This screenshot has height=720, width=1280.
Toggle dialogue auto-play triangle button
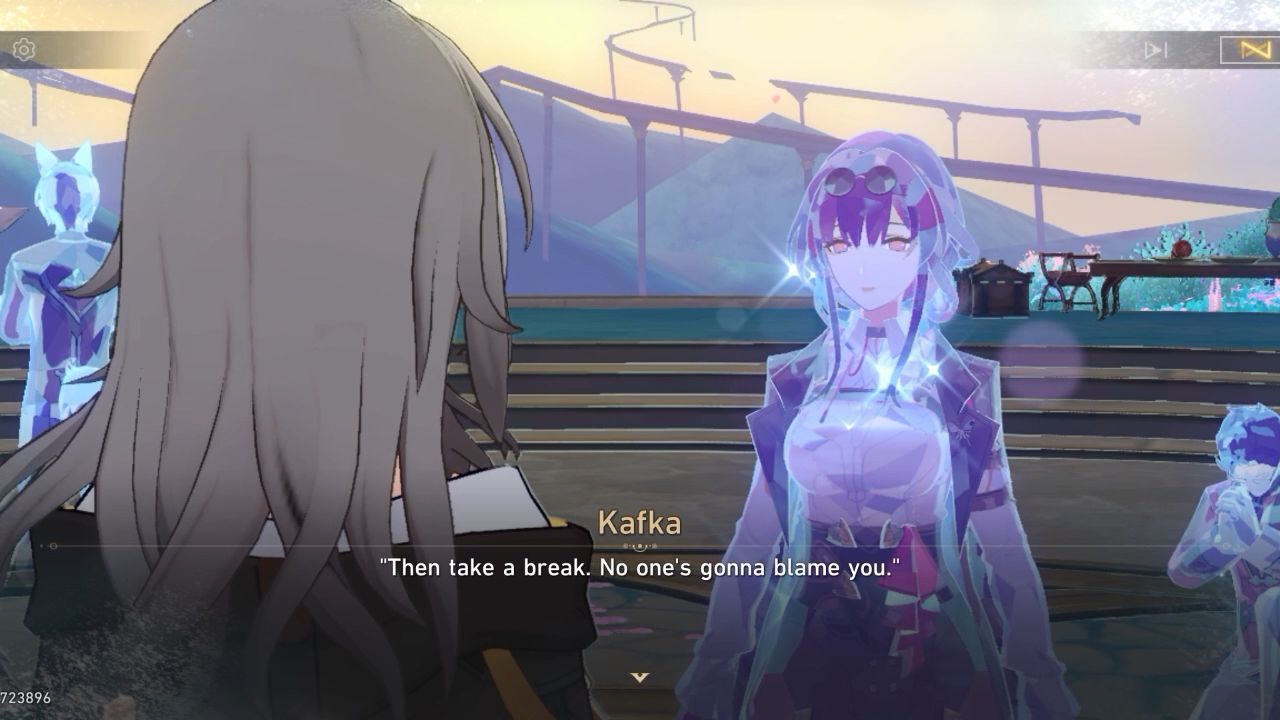tap(1156, 49)
